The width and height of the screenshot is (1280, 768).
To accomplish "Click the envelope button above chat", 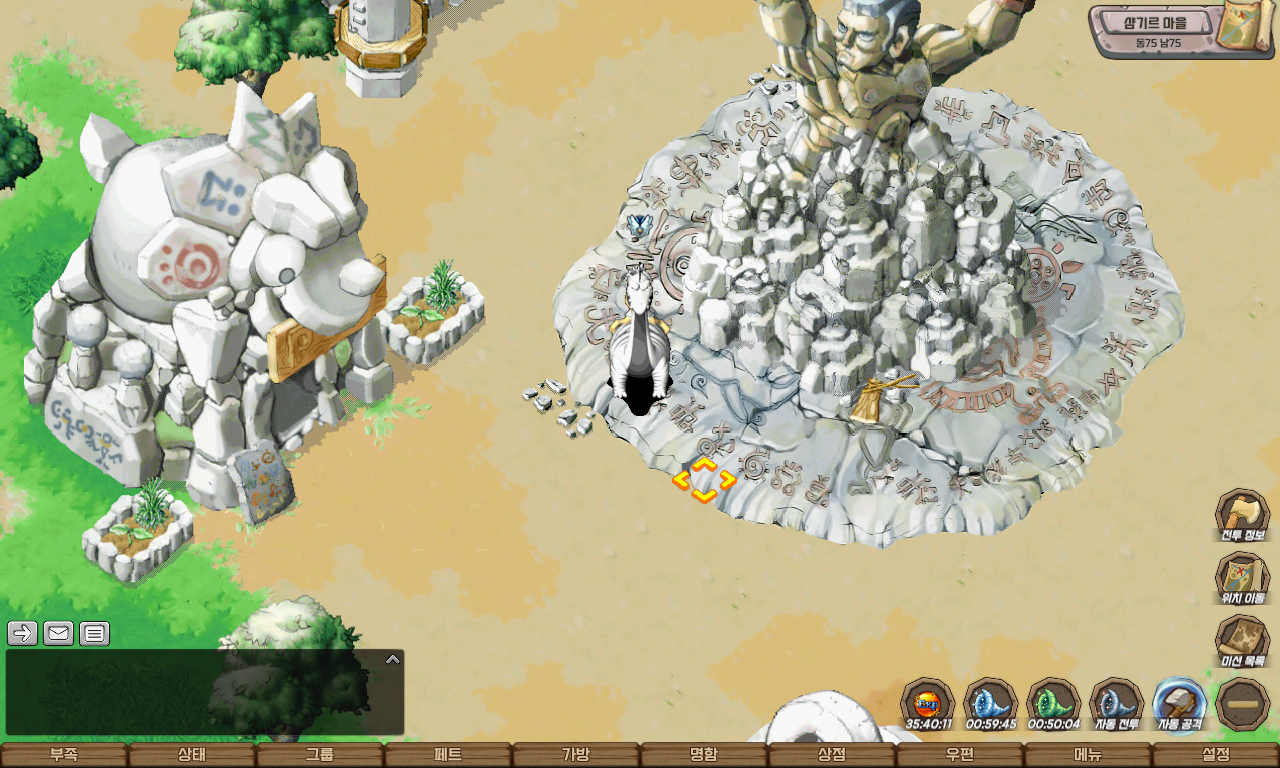I will tap(58, 633).
